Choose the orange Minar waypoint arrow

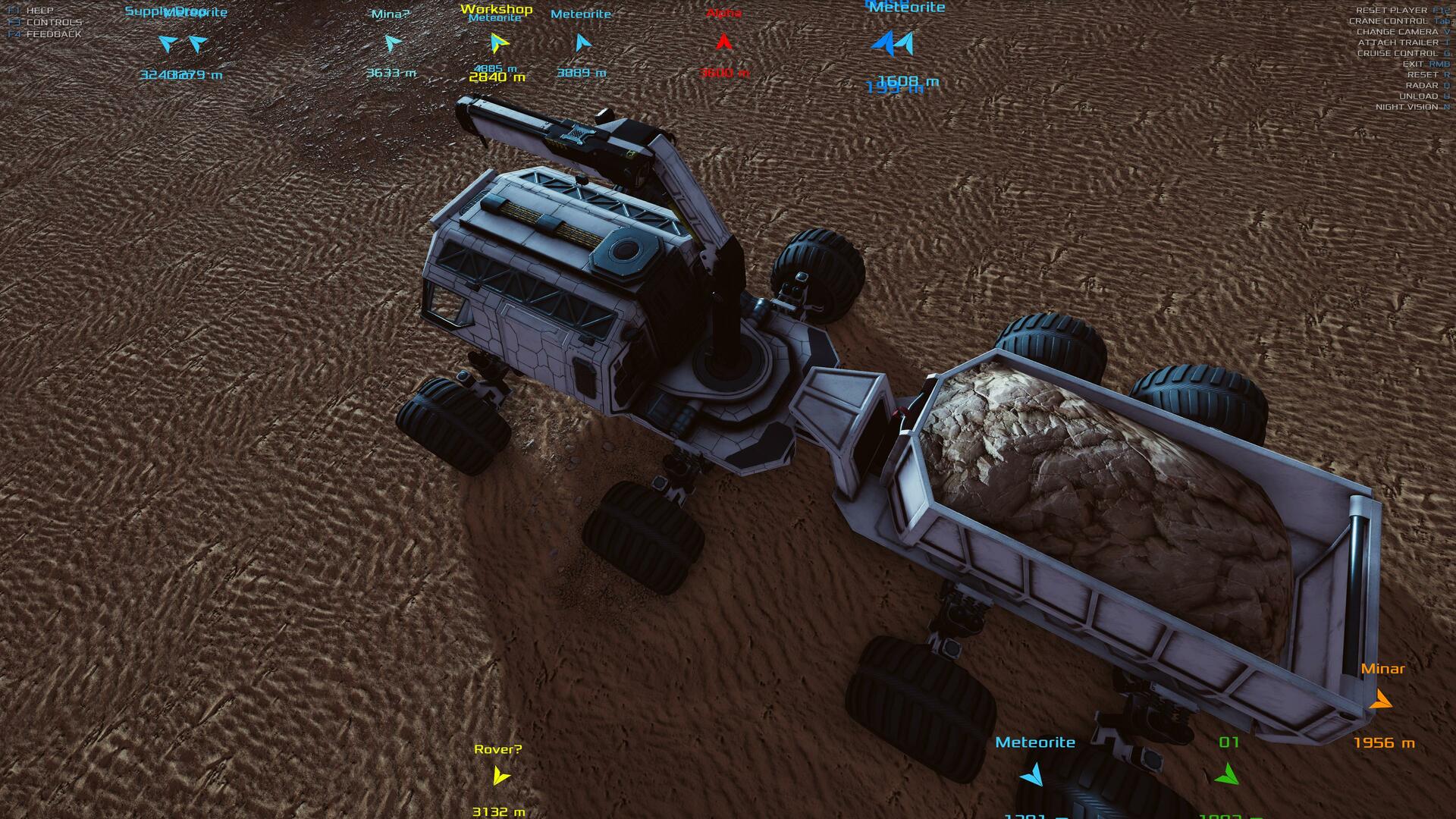coord(1381,699)
